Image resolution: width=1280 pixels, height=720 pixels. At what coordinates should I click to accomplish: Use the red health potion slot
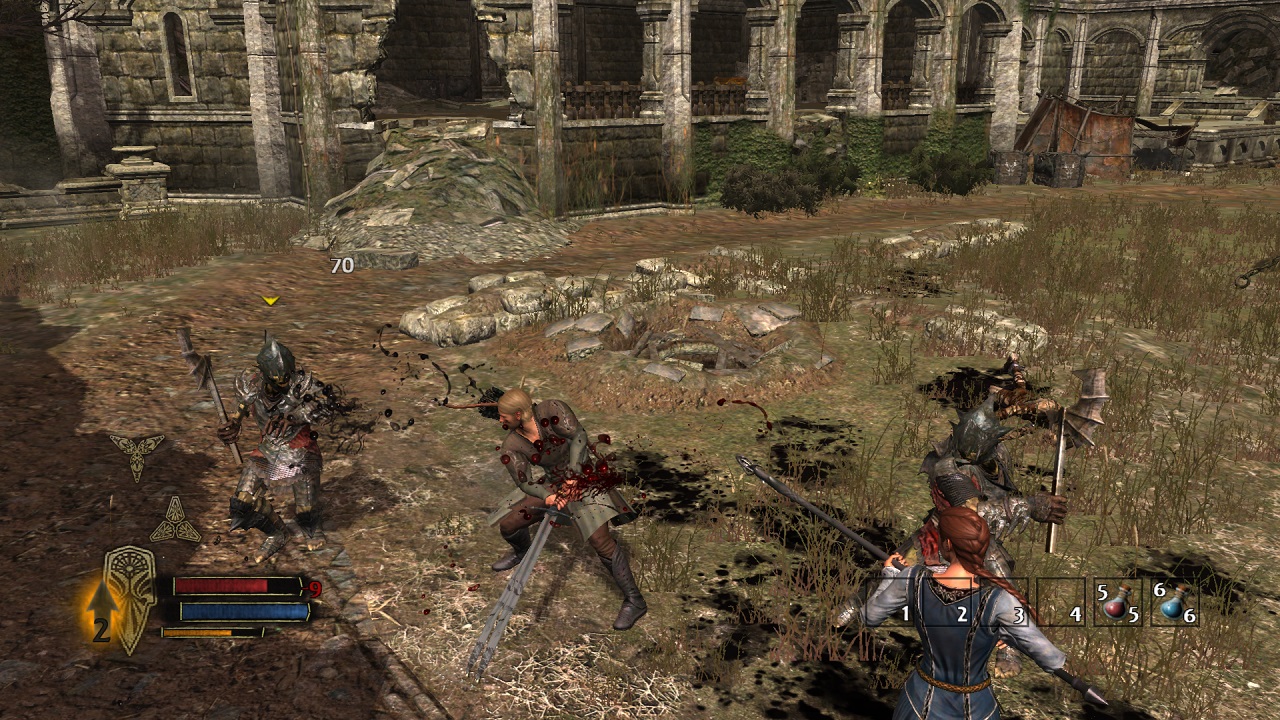(x=1117, y=603)
